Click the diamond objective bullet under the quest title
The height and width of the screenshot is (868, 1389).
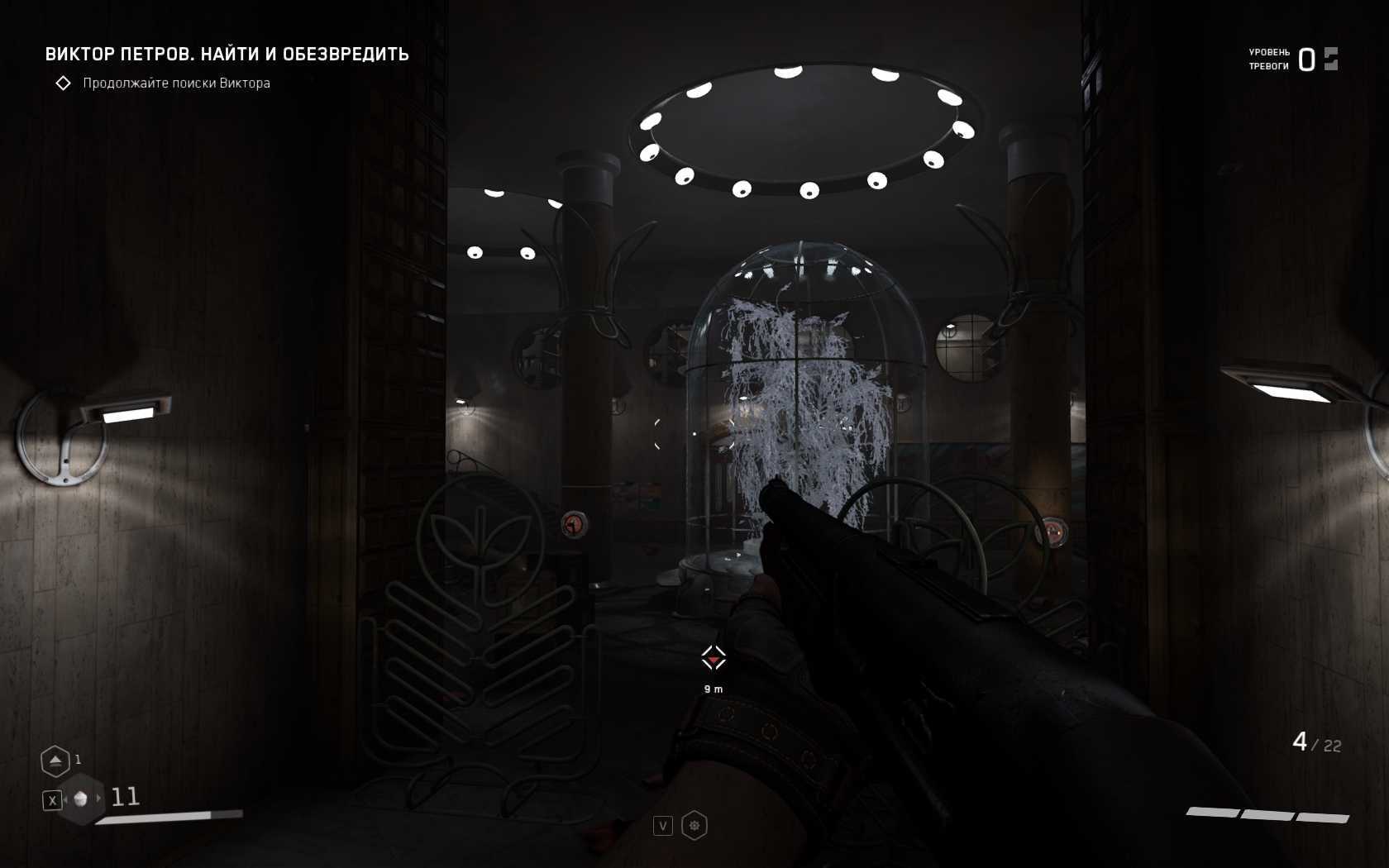coord(63,83)
